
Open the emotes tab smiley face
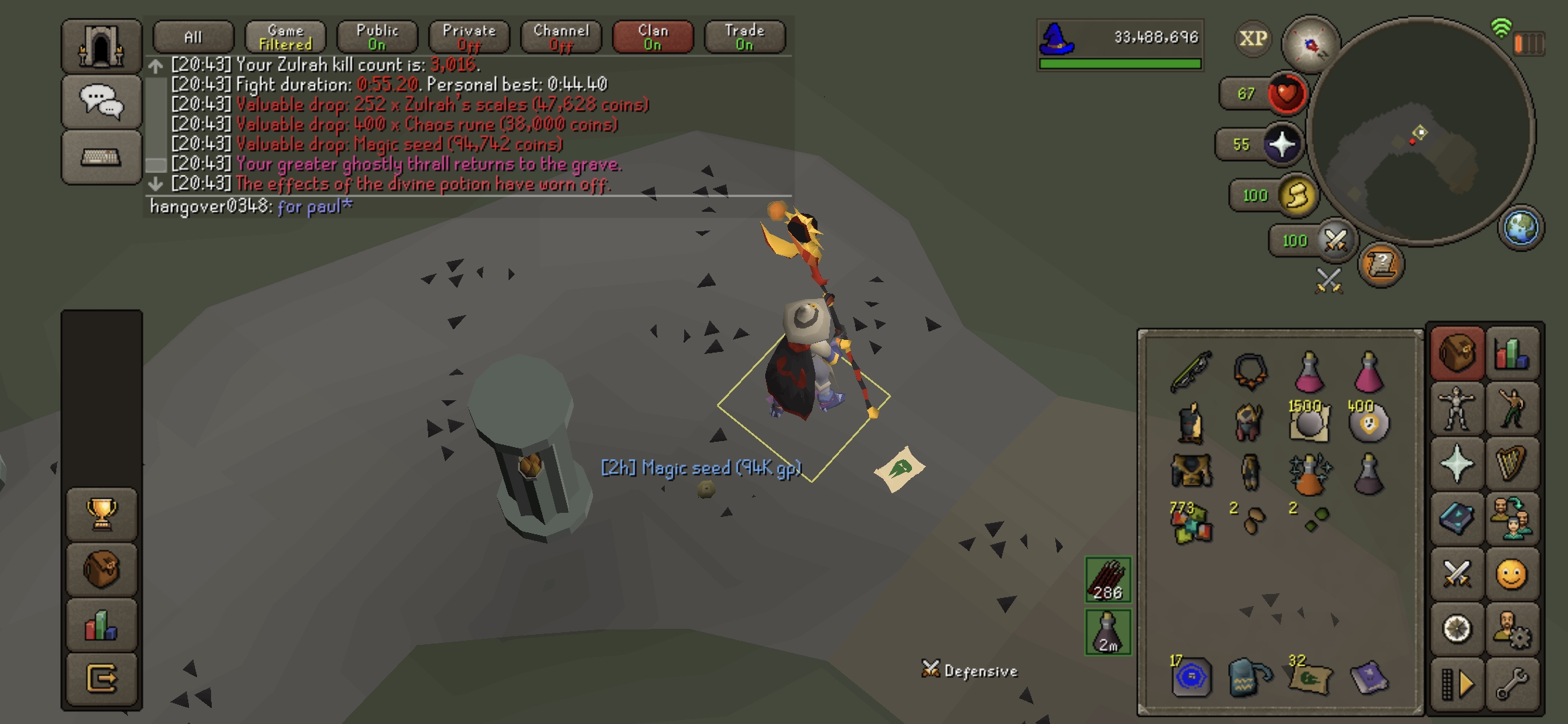pos(1512,575)
